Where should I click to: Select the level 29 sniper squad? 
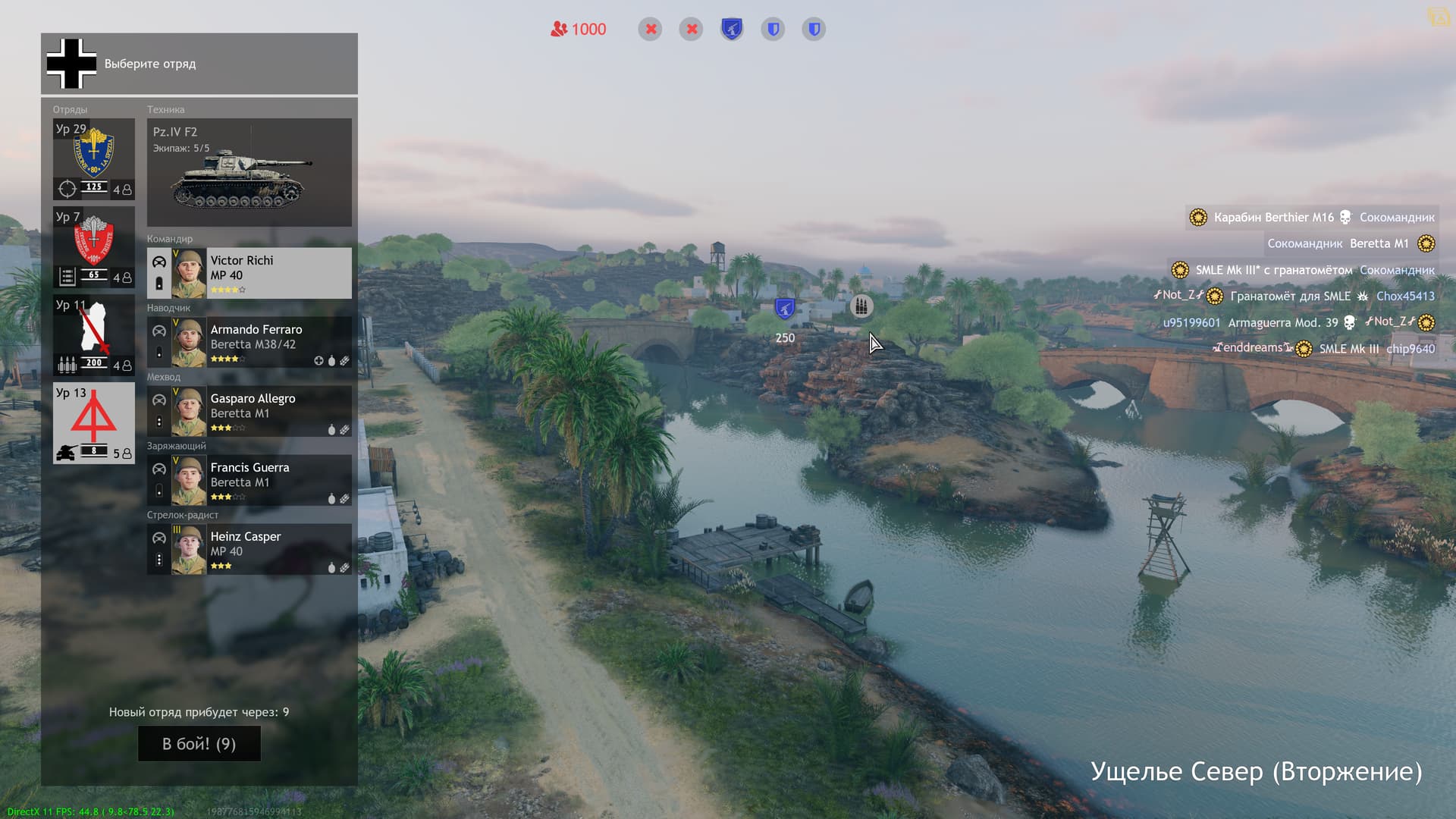click(x=94, y=159)
